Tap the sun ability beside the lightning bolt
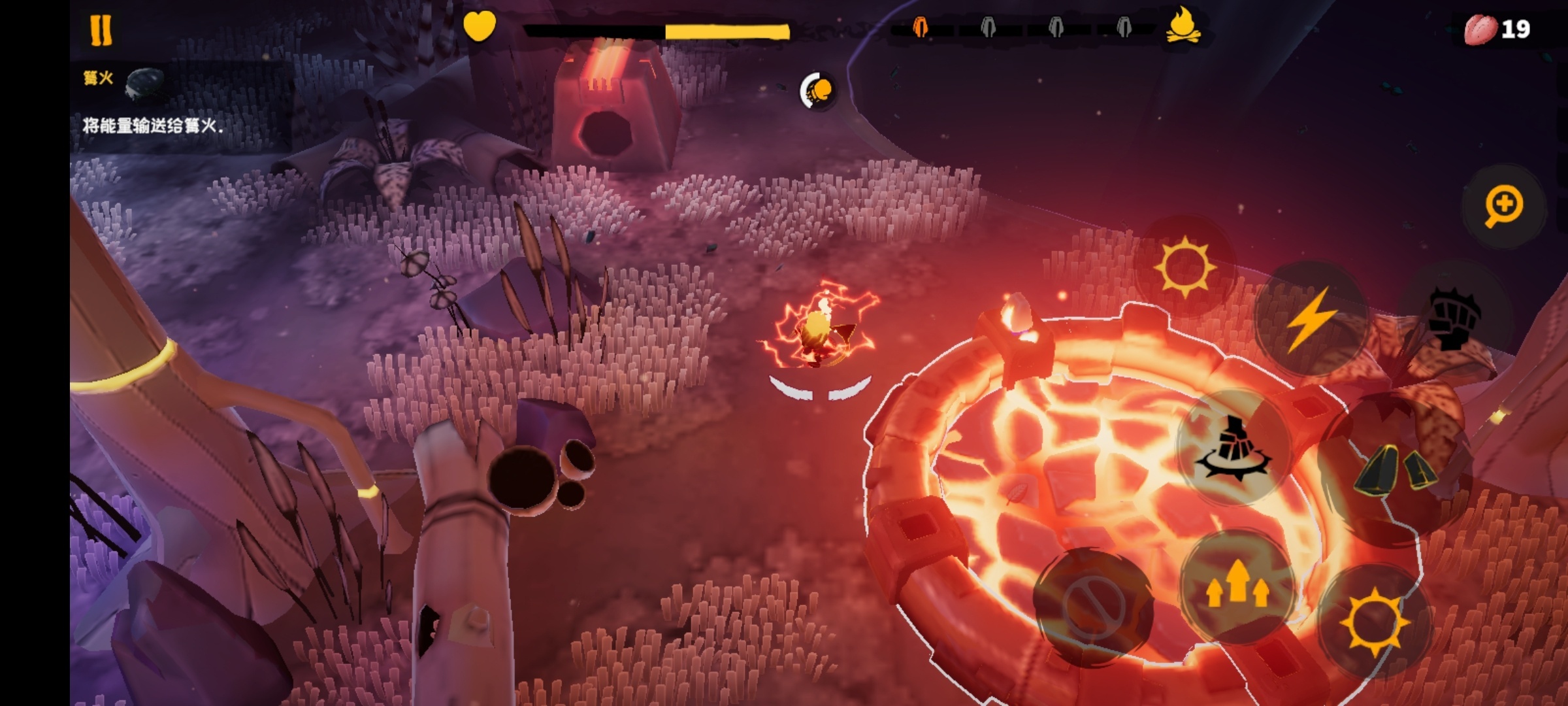The image size is (1568, 706). (1184, 267)
